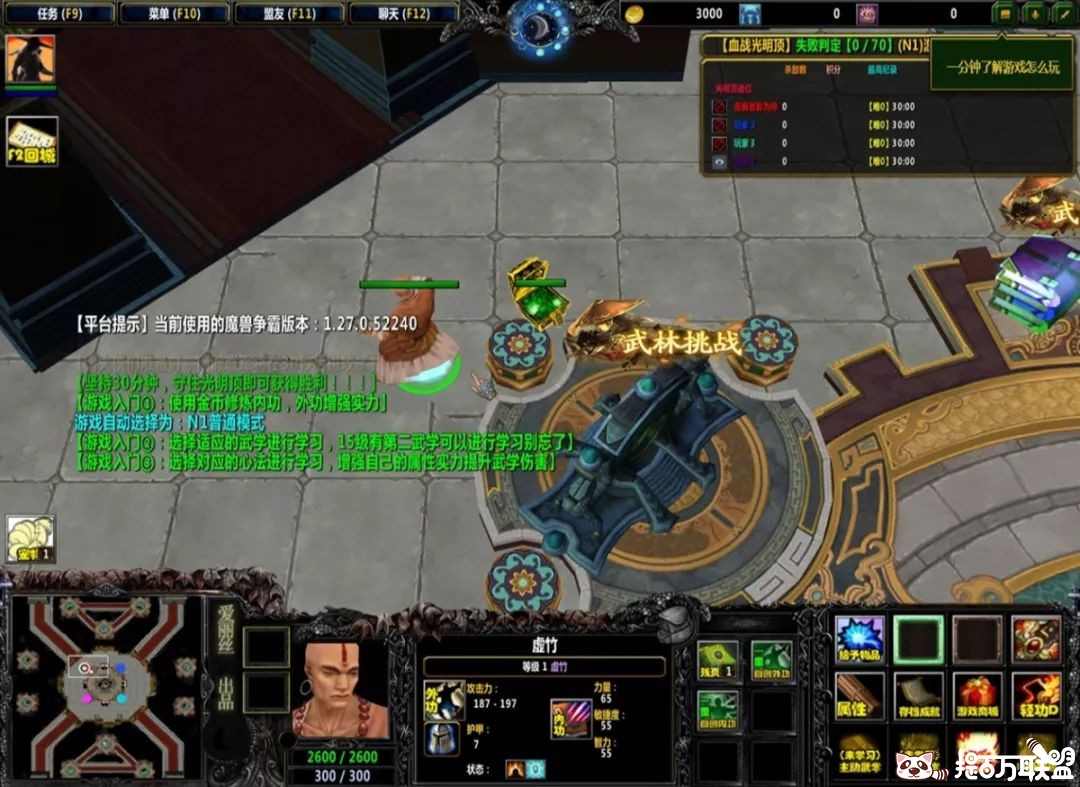Open the 任务 (F9) quests menu
Viewport: 1080px width, 787px height.
[59, 13]
